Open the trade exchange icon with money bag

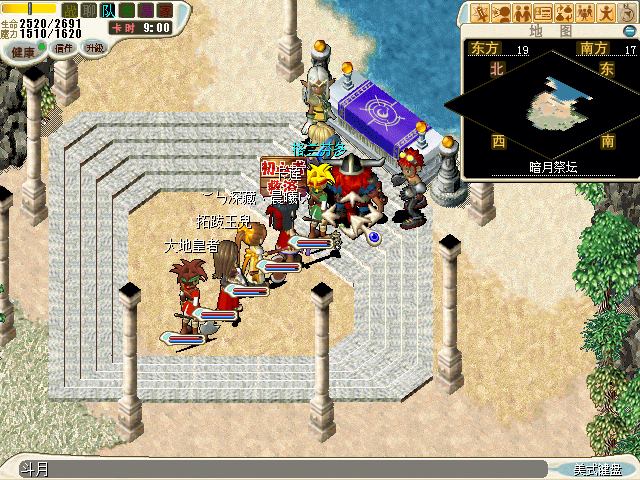(x=563, y=13)
